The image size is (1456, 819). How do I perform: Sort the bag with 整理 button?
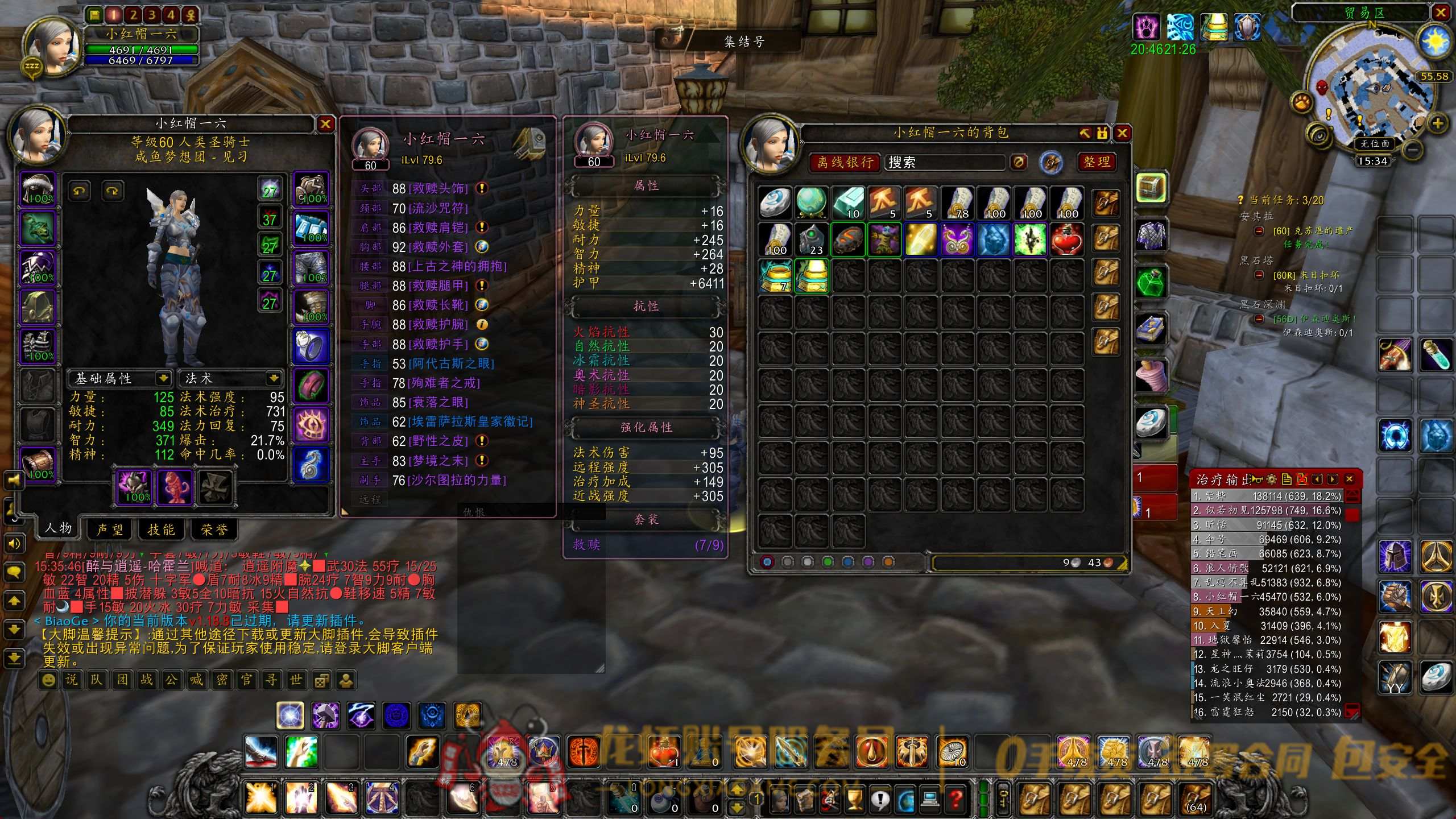point(1097,162)
